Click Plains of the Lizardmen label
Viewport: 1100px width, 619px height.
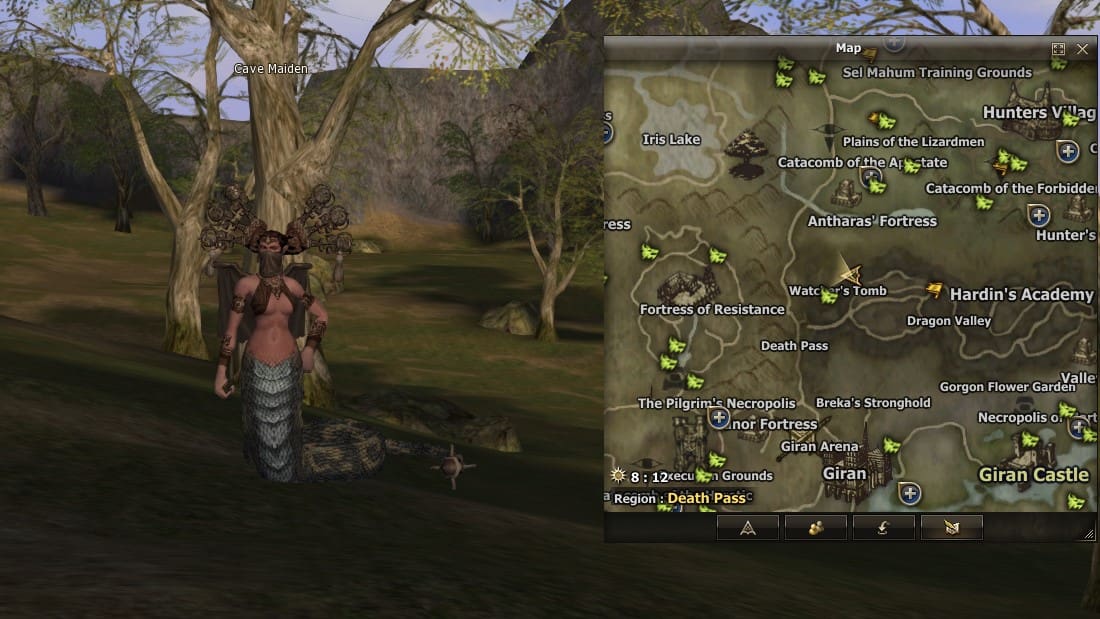pos(913,142)
